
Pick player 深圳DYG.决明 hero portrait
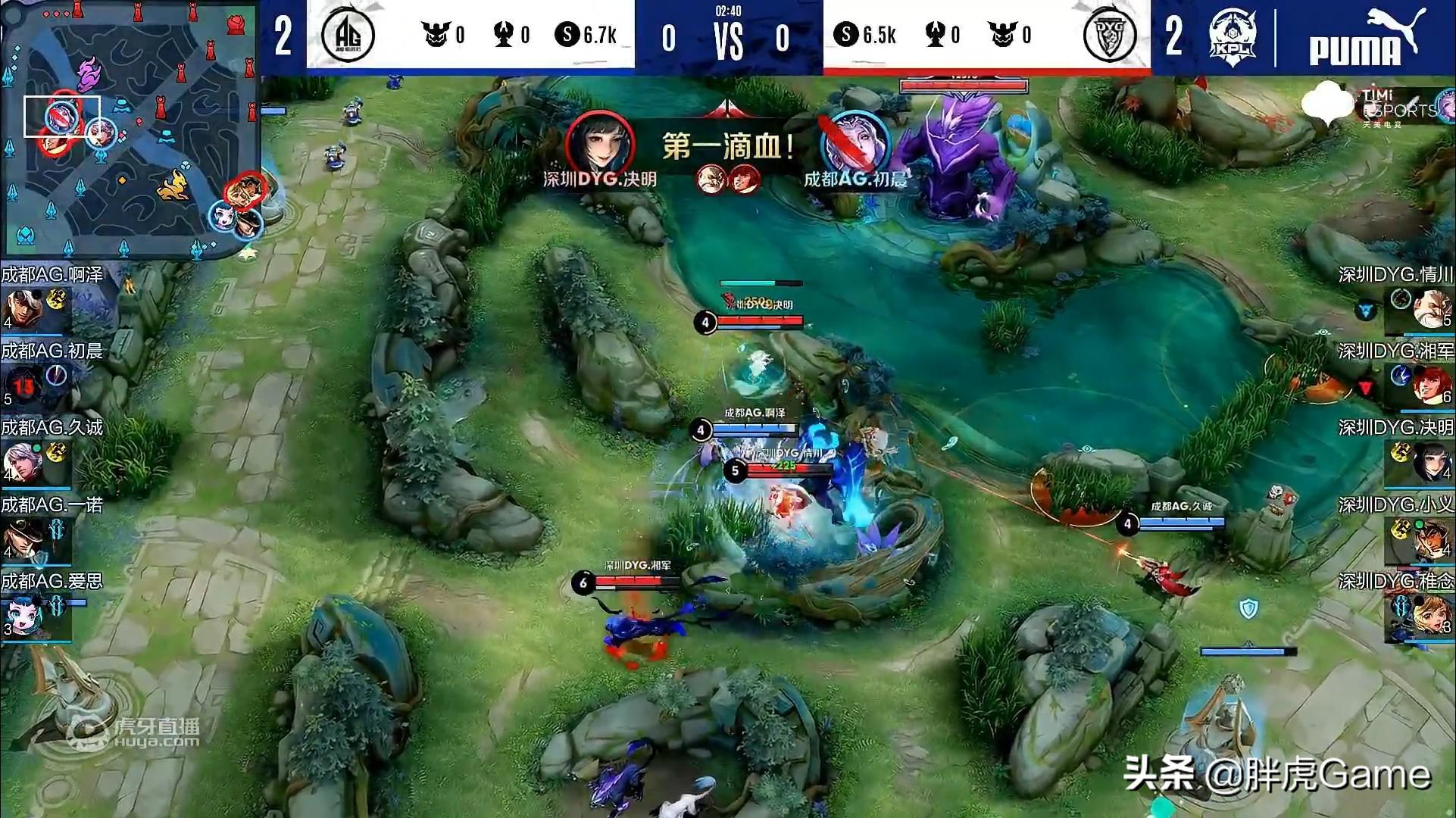1430,461
